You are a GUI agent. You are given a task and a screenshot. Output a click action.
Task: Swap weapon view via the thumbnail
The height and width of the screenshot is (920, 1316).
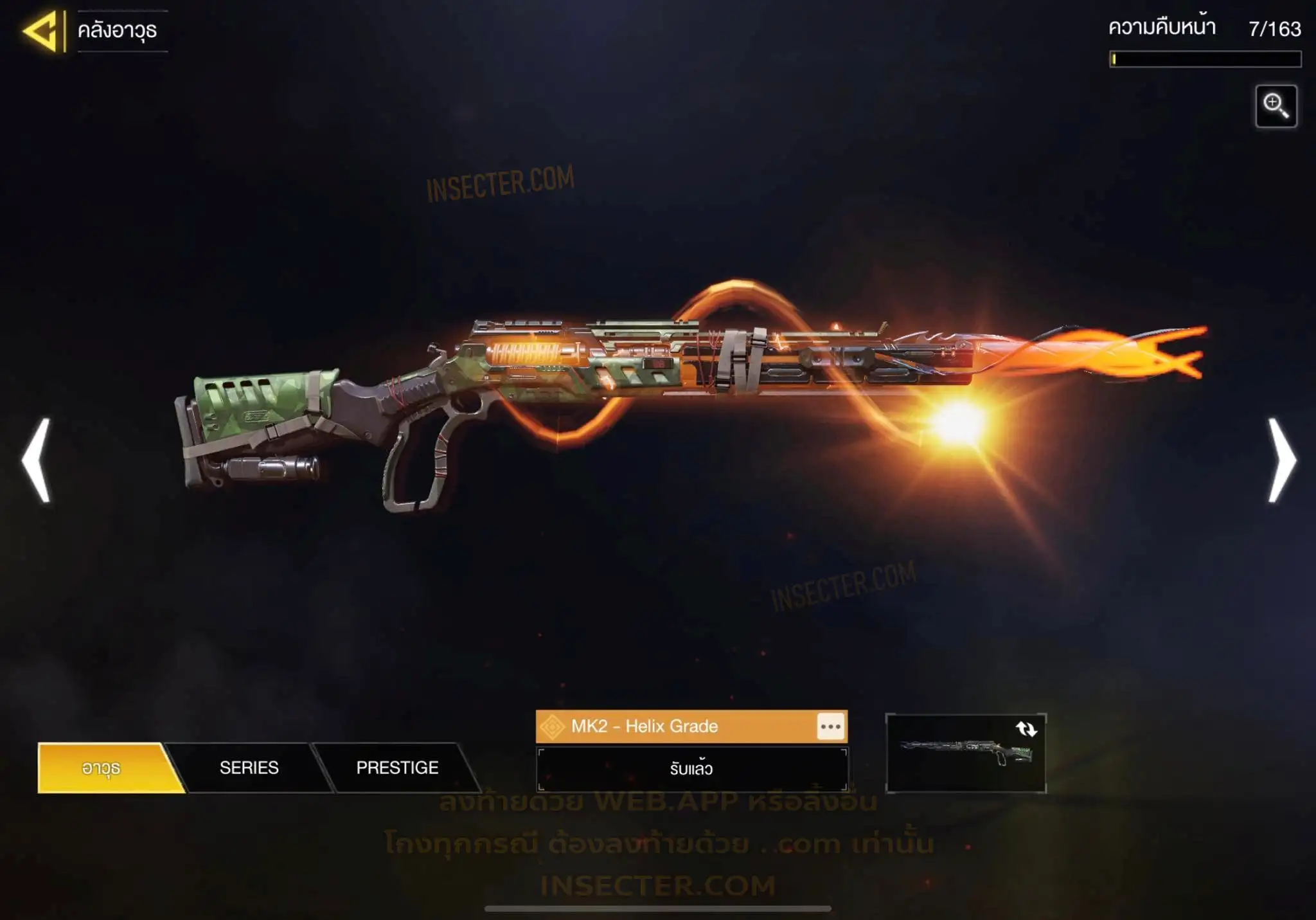pyautogui.click(x=966, y=753)
